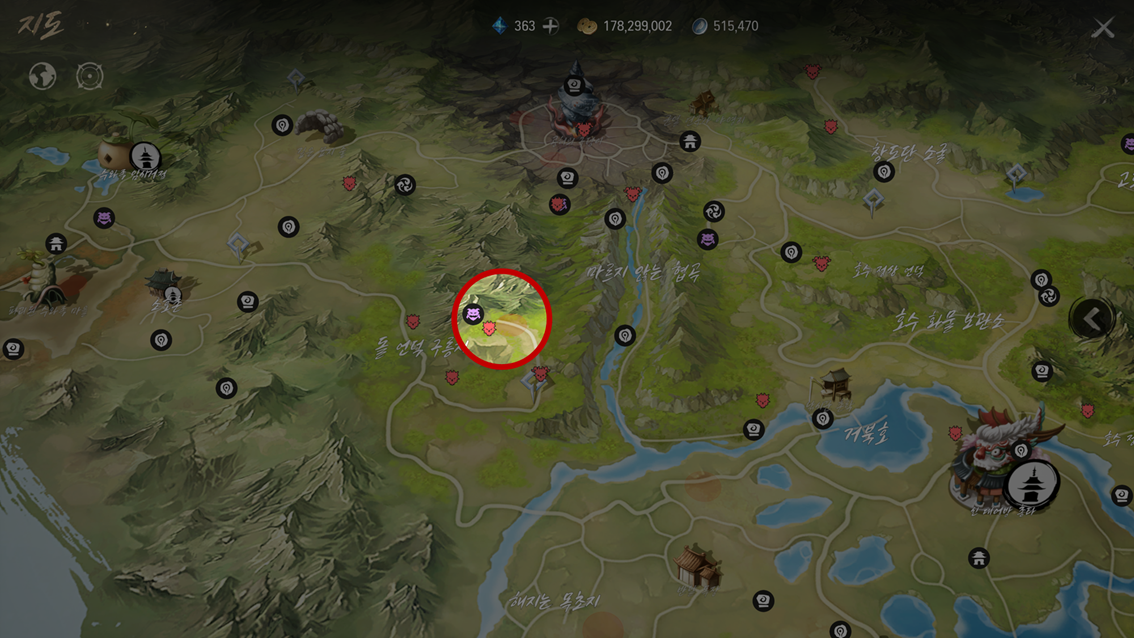The image size is (1134, 638).
Task: Select the location pin under 창도단 소굴 label
Action: point(883,172)
